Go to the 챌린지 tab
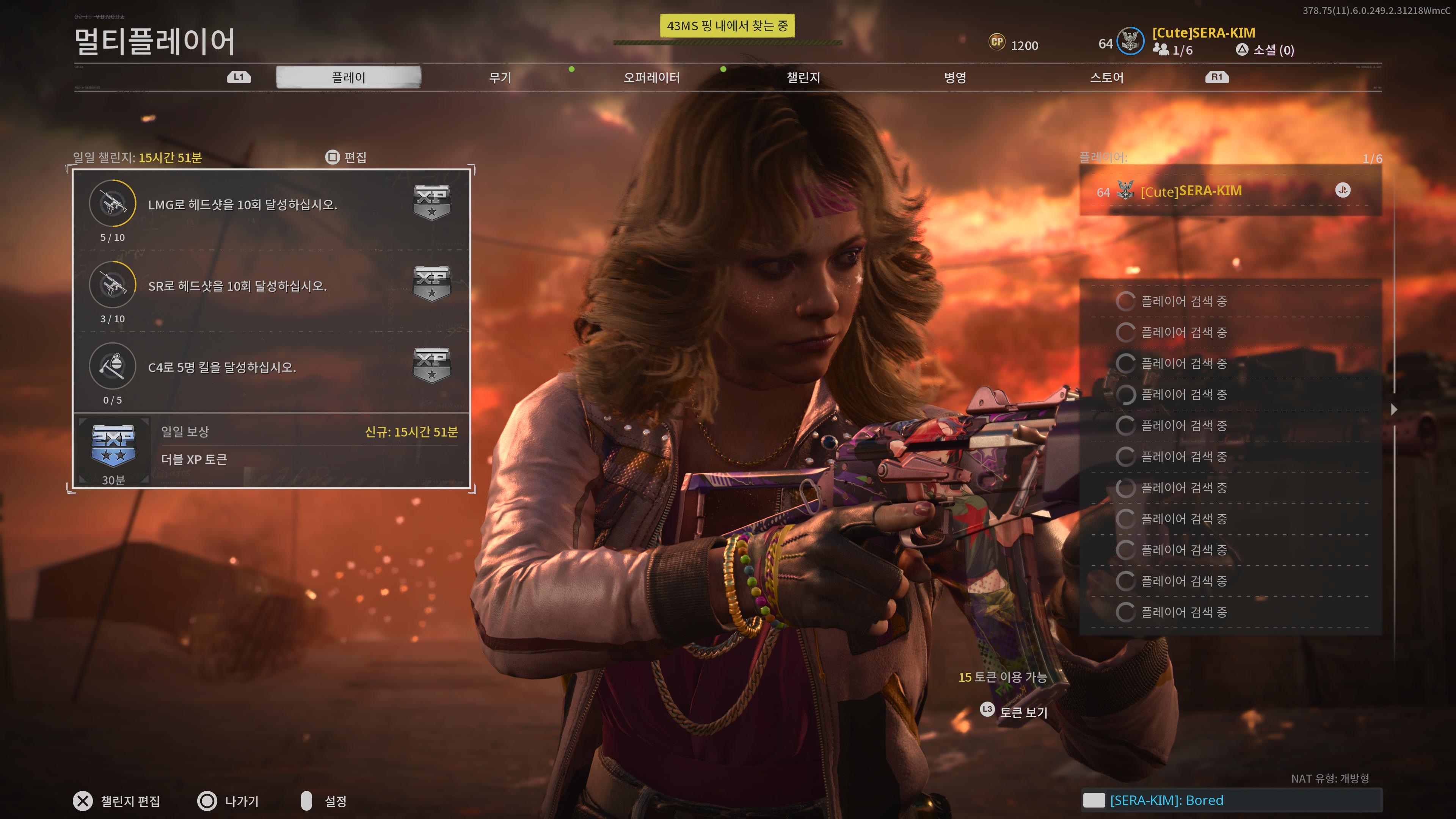Viewport: 1456px width, 819px height. pyautogui.click(x=803, y=77)
